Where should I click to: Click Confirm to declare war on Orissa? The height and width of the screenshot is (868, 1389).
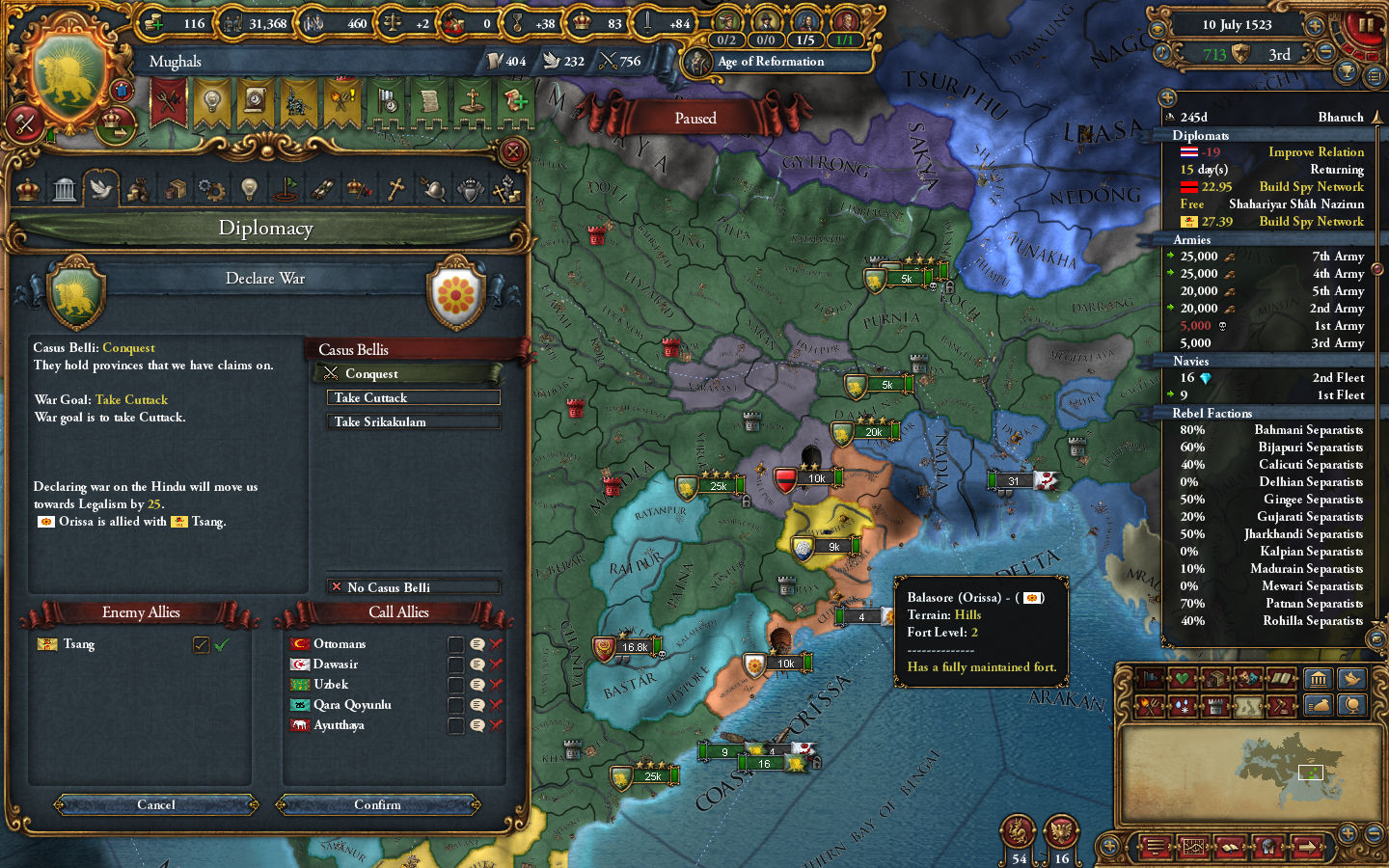click(x=378, y=805)
